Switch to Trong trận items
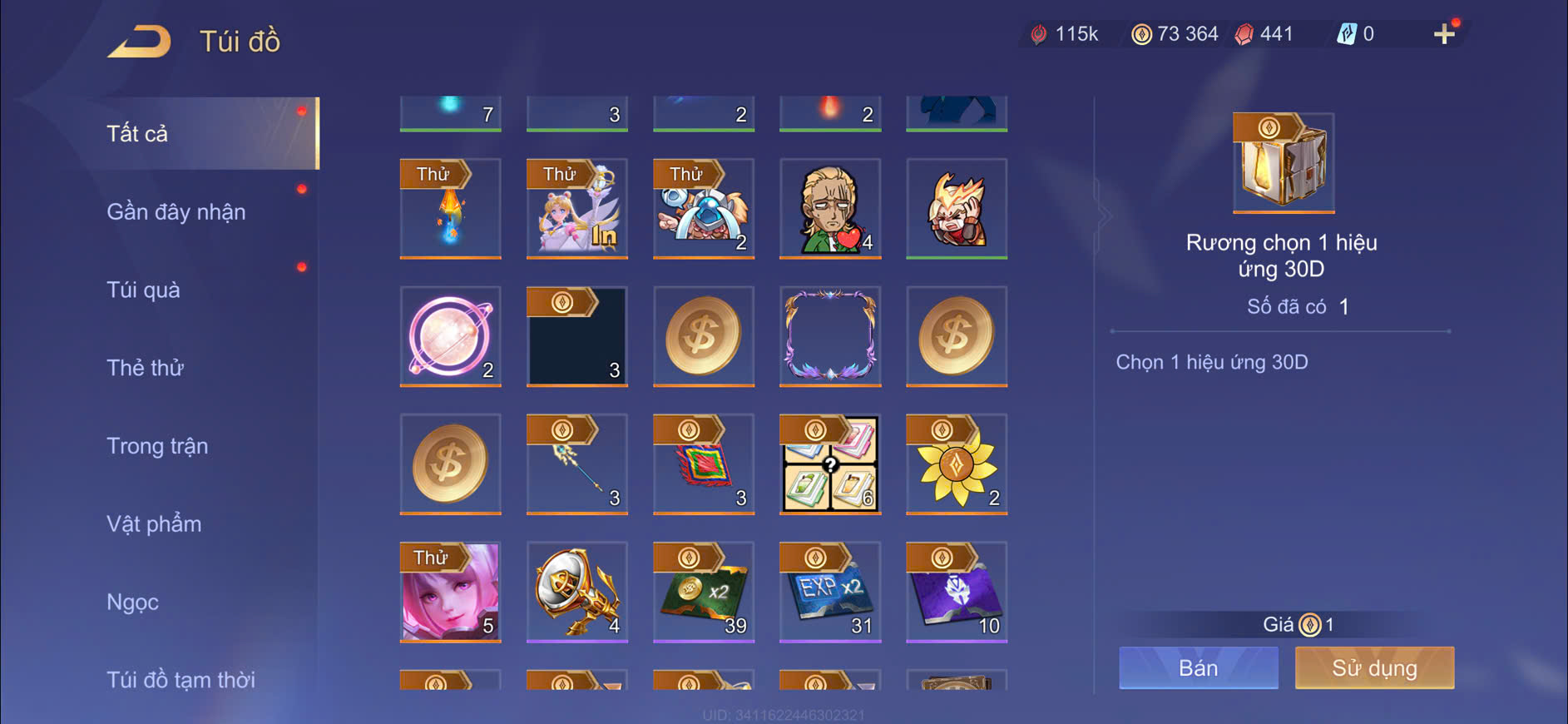This screenshot has height=724, width=1568. (x=157, y=446)
